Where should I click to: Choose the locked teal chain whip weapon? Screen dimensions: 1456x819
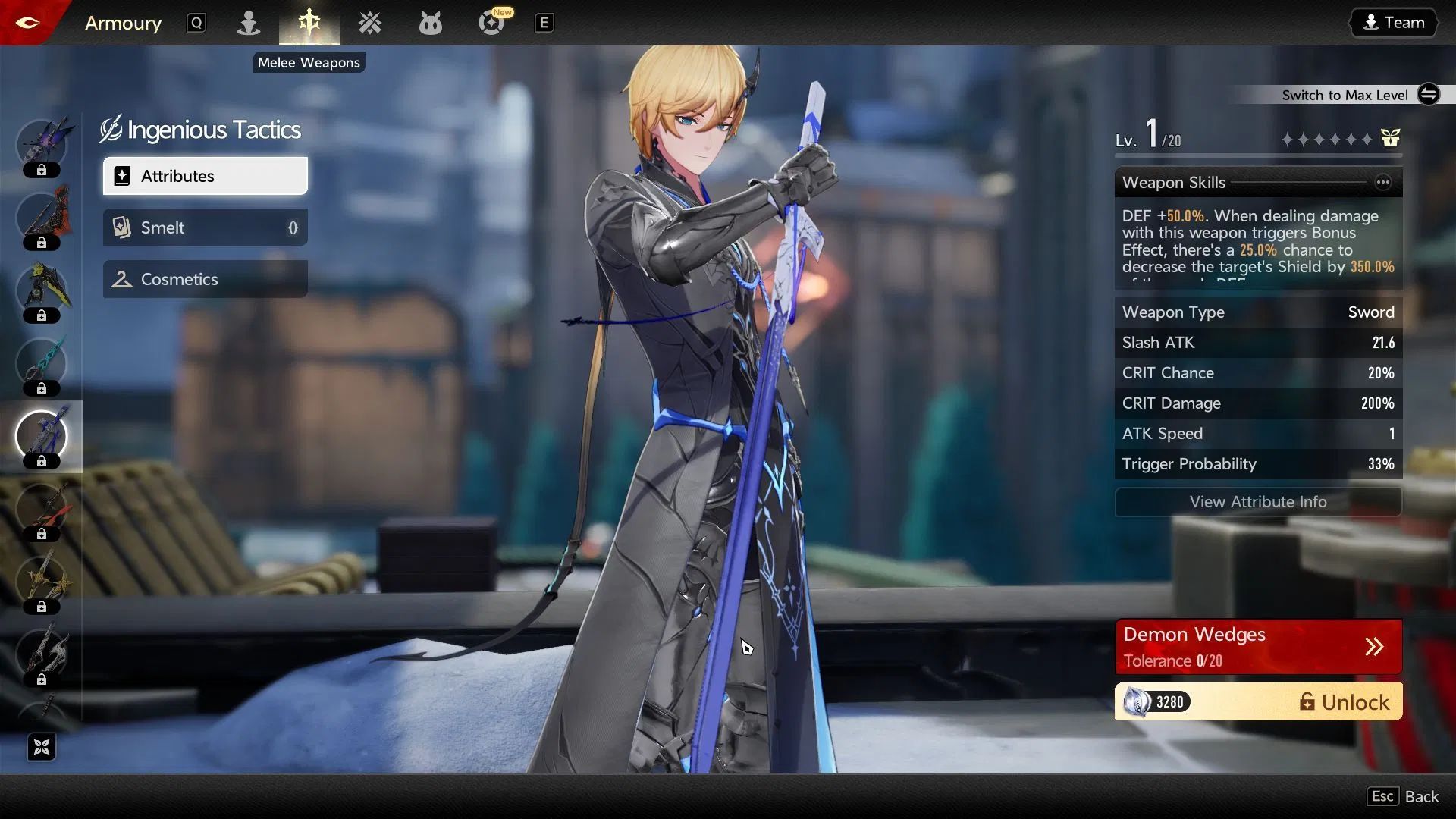pos(42,364)
